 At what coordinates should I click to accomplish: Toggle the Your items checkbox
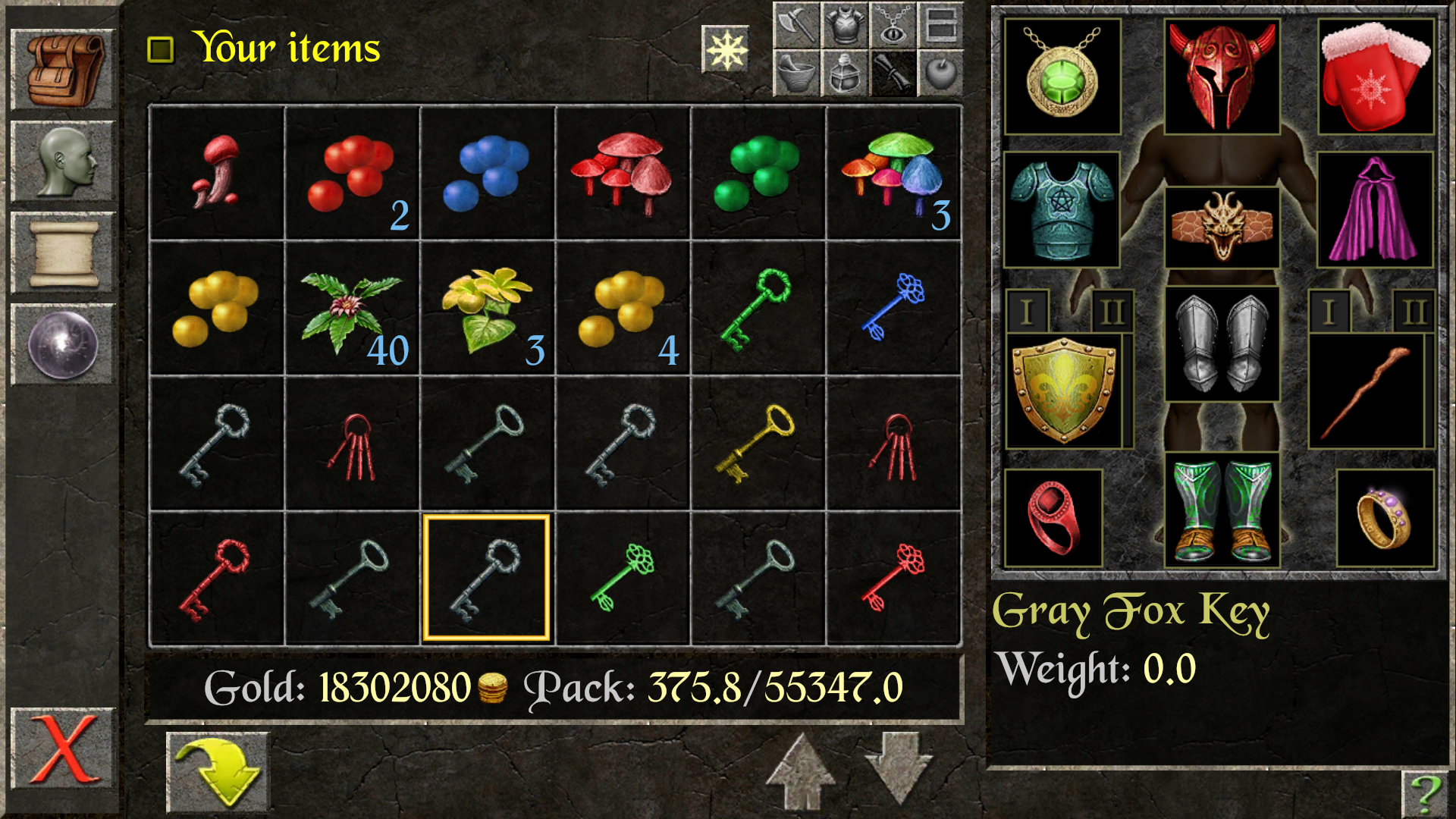(x=160, y=50)
